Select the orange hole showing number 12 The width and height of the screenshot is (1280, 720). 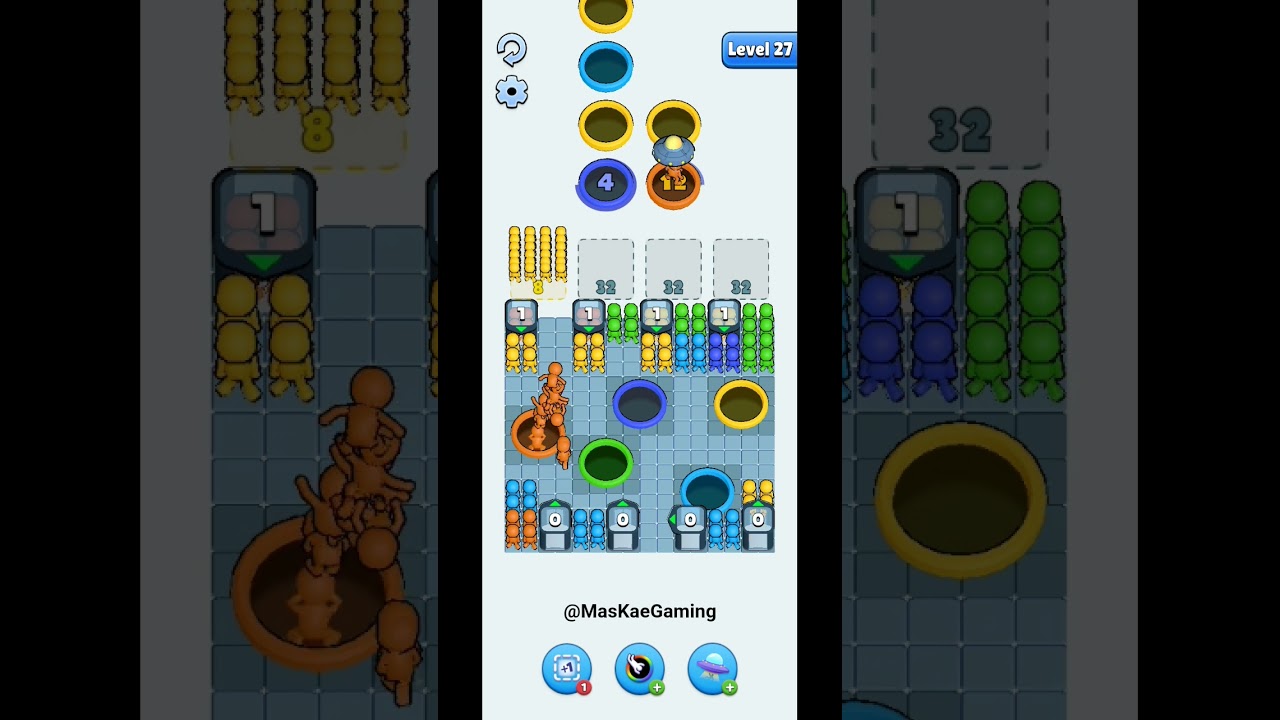[x=675, y=183]
